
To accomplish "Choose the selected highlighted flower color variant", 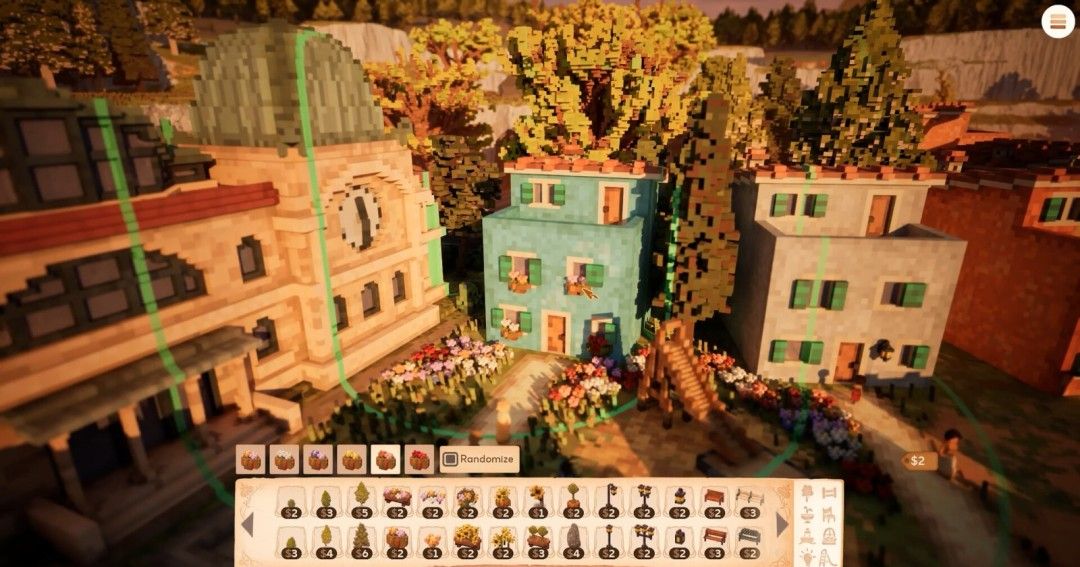I will [385, 460].
